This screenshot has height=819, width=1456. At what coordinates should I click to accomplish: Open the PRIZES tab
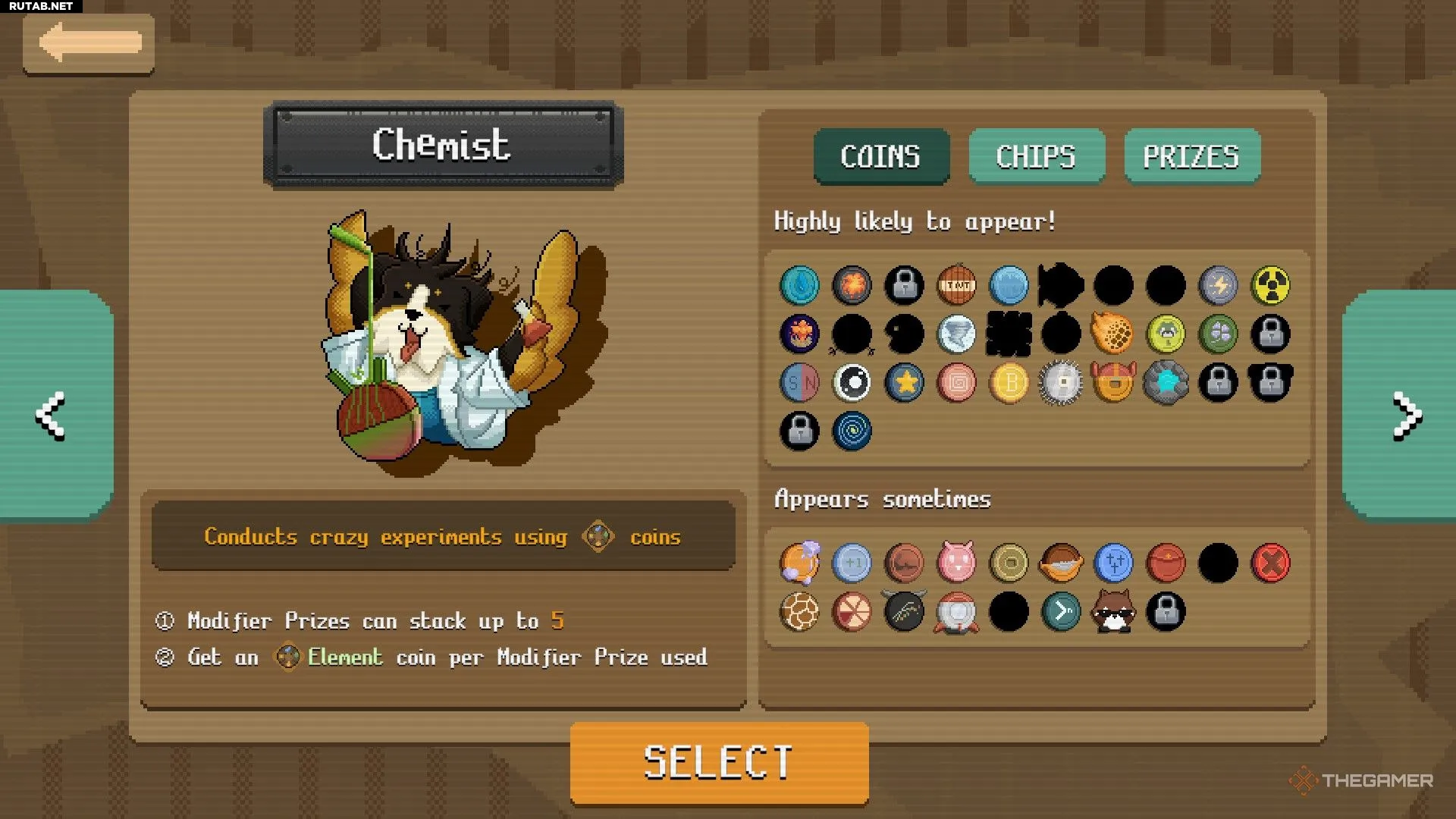point(1191,156)
